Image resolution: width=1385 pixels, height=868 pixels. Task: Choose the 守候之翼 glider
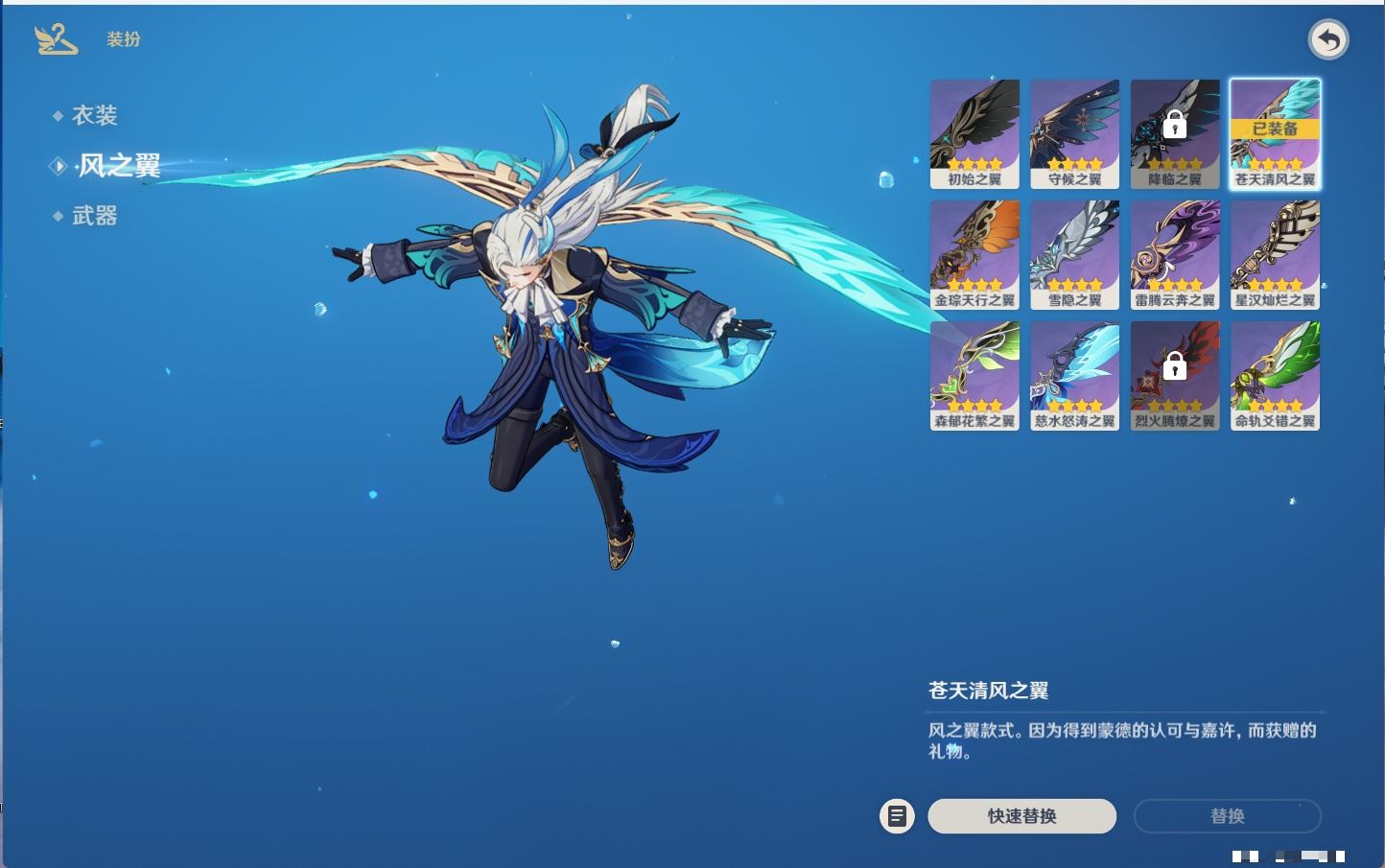[1074, 133]
